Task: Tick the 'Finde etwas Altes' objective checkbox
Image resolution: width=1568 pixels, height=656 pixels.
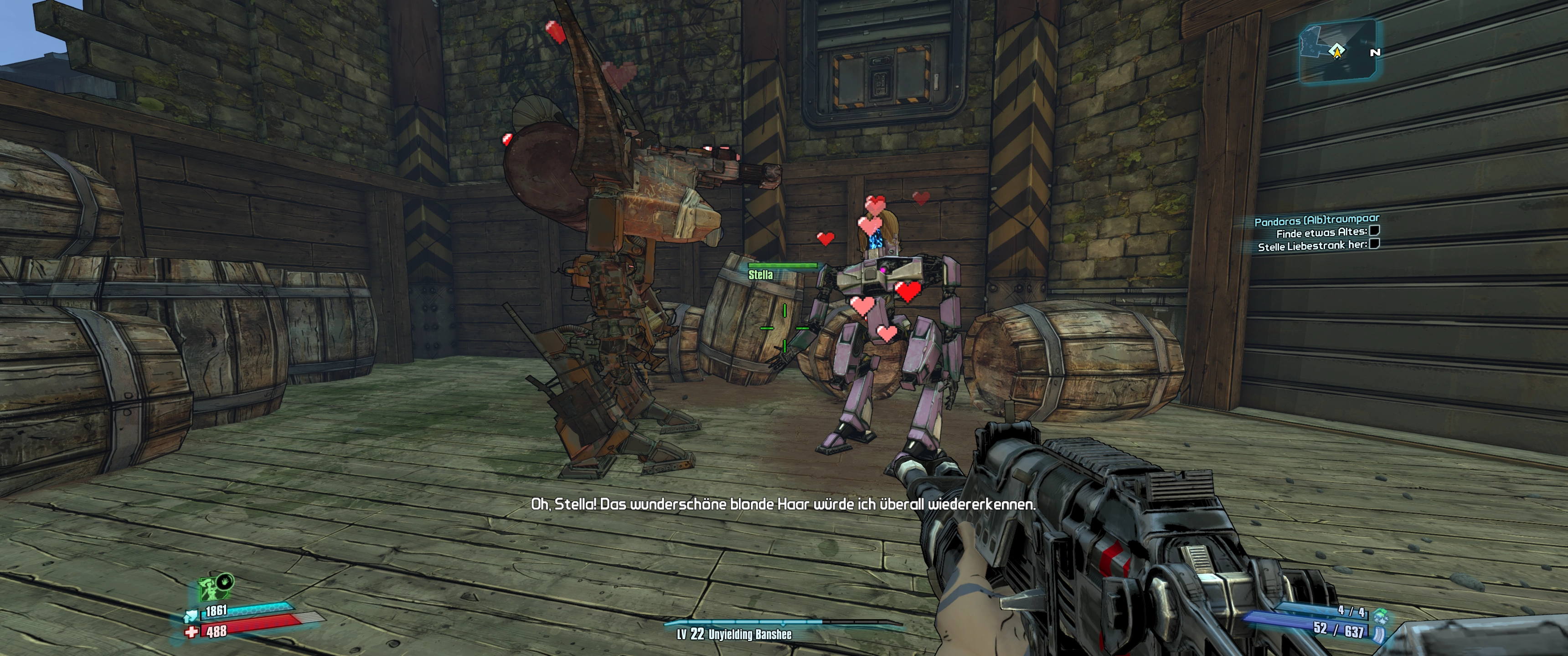Action: (x=1374, y=231)
